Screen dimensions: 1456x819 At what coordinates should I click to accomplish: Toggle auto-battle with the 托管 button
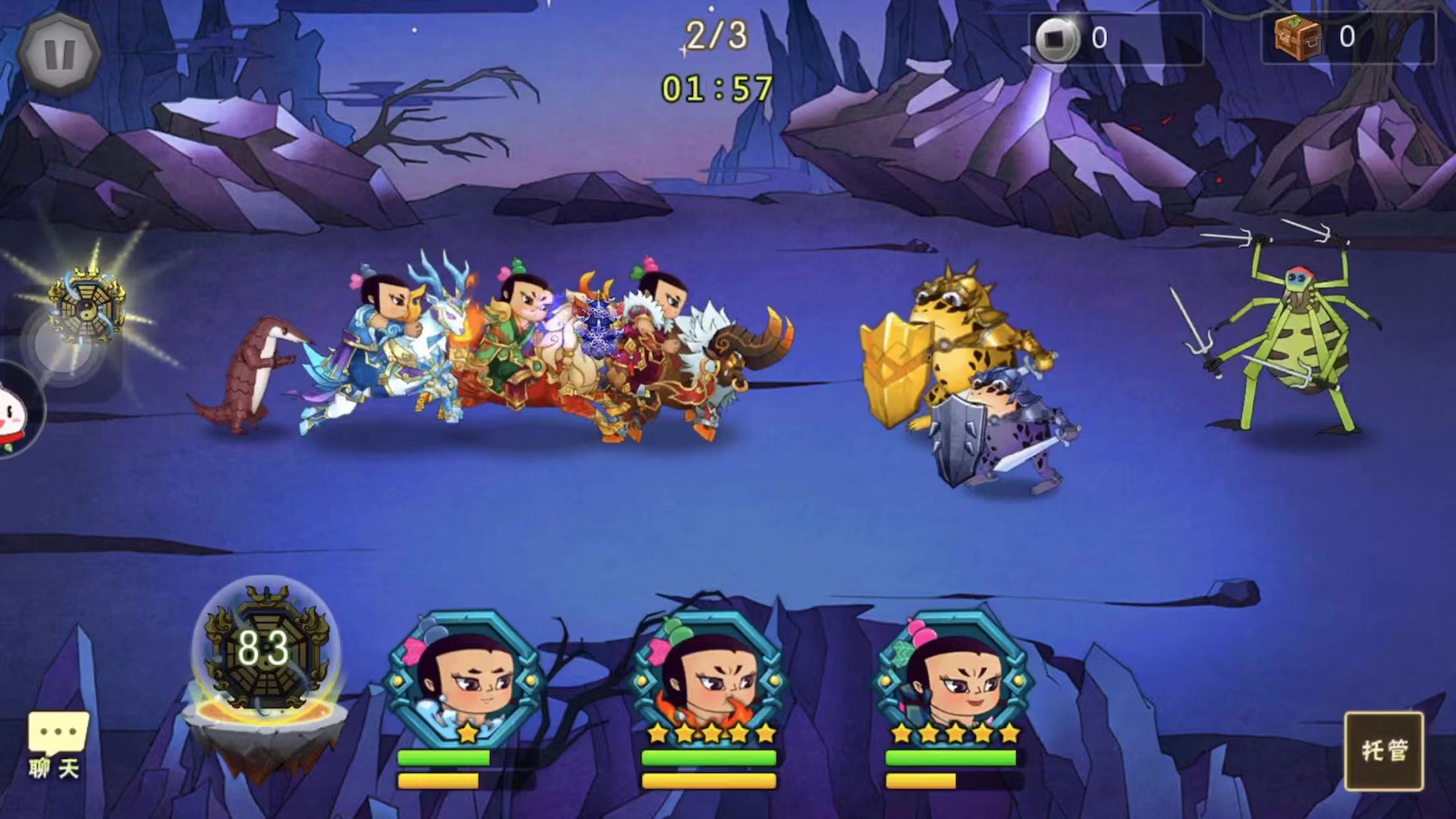pyautogui.click(x=1383, y=750)
